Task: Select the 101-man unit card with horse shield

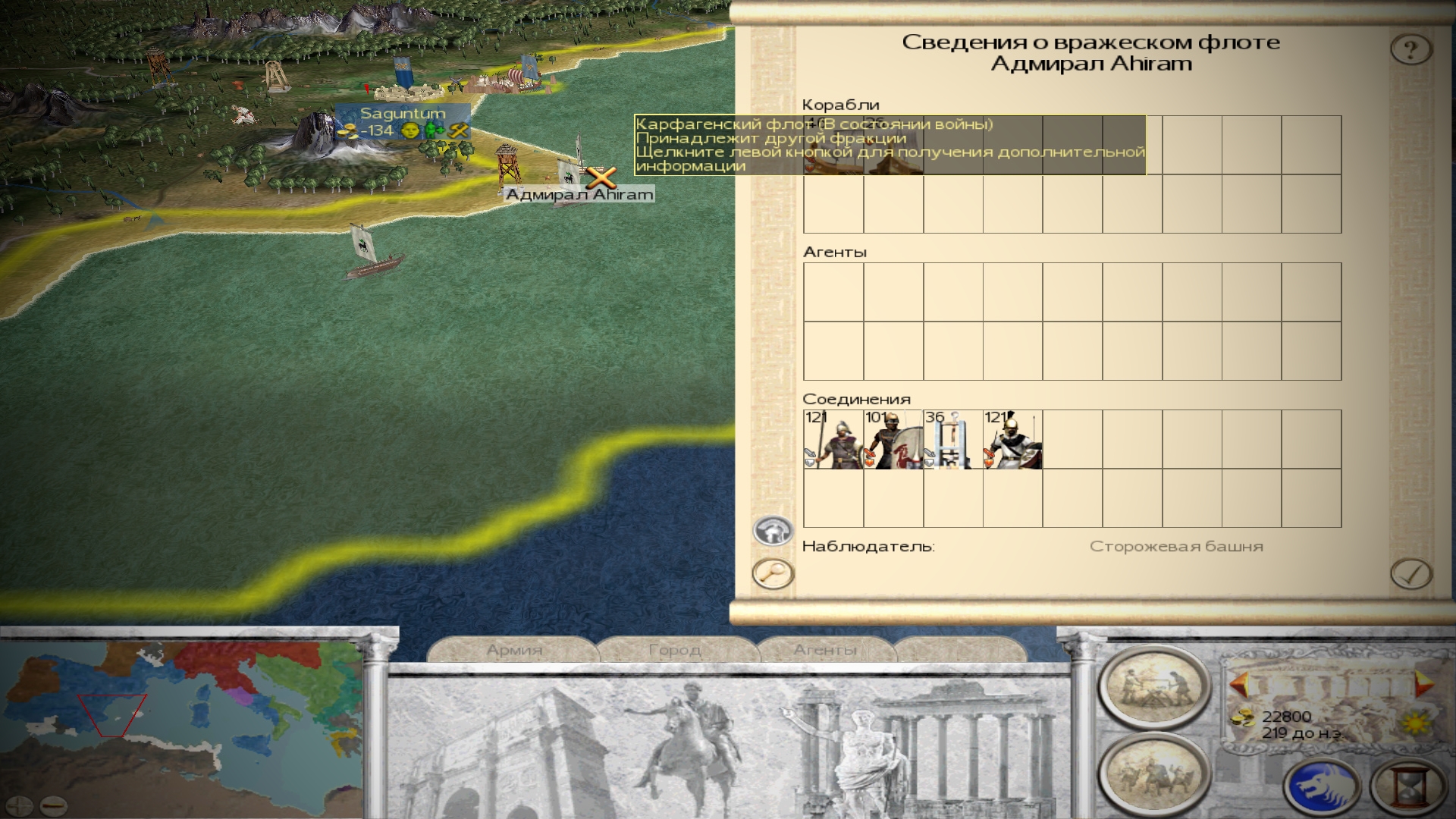Action: pyautogui.click(x=893, y=440)
